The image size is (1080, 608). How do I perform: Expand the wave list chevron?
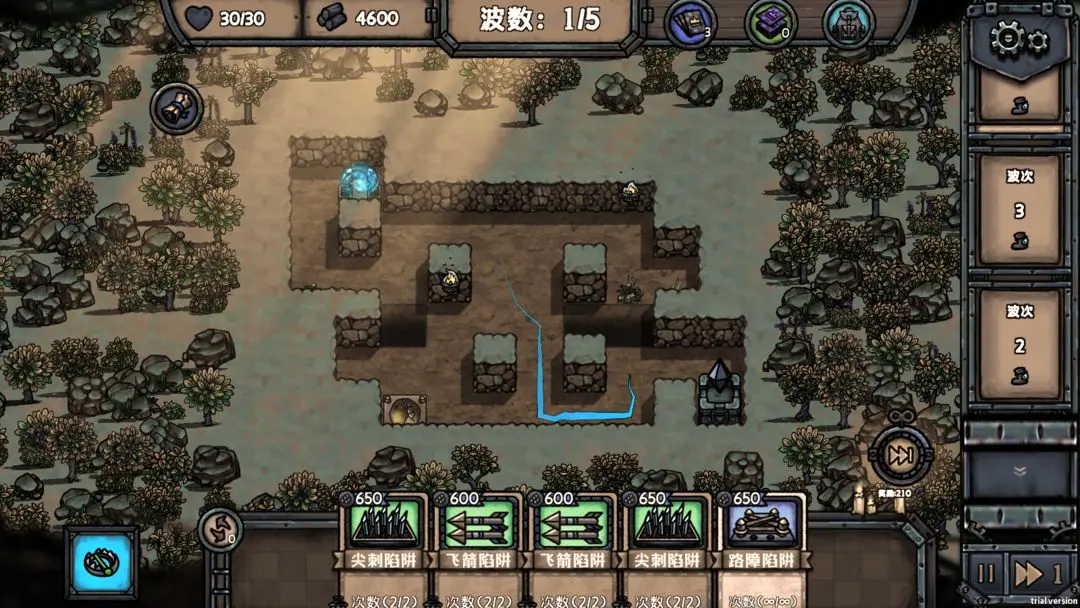(1019, 471)
